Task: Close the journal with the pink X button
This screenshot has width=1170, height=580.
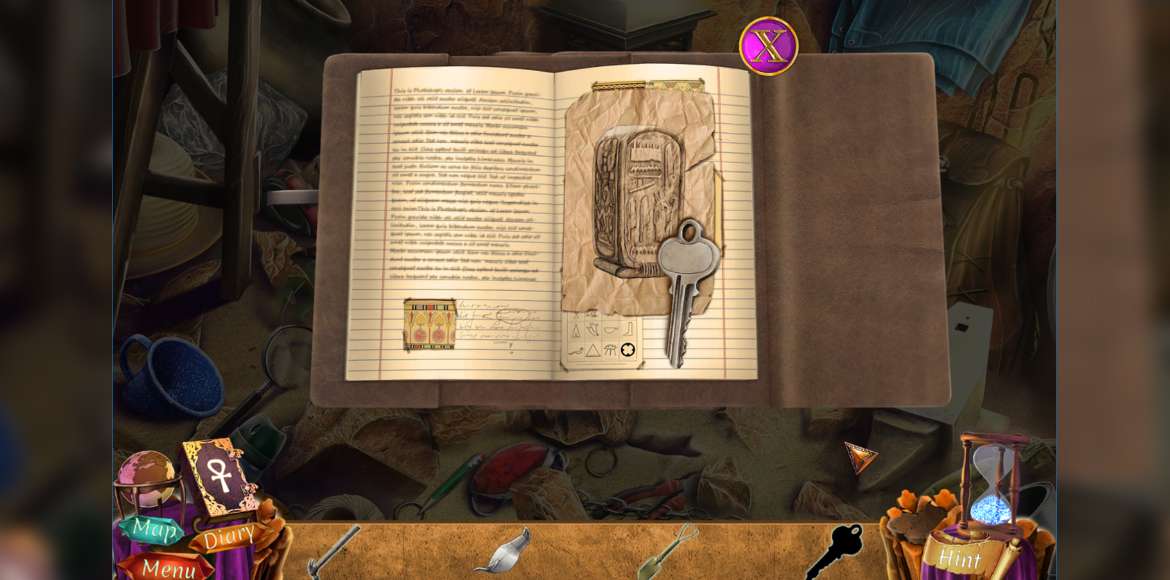Action: tap(768, 46)
